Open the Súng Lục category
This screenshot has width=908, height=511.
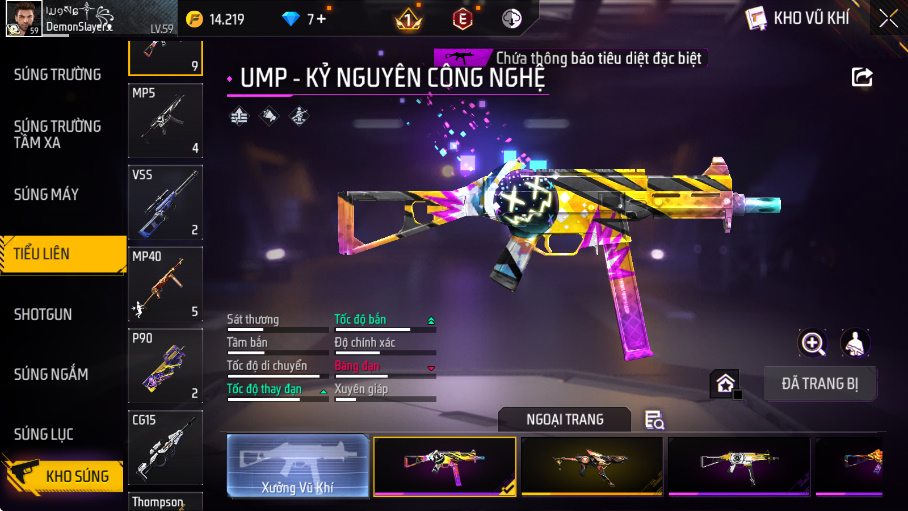(x=43, y=434)
